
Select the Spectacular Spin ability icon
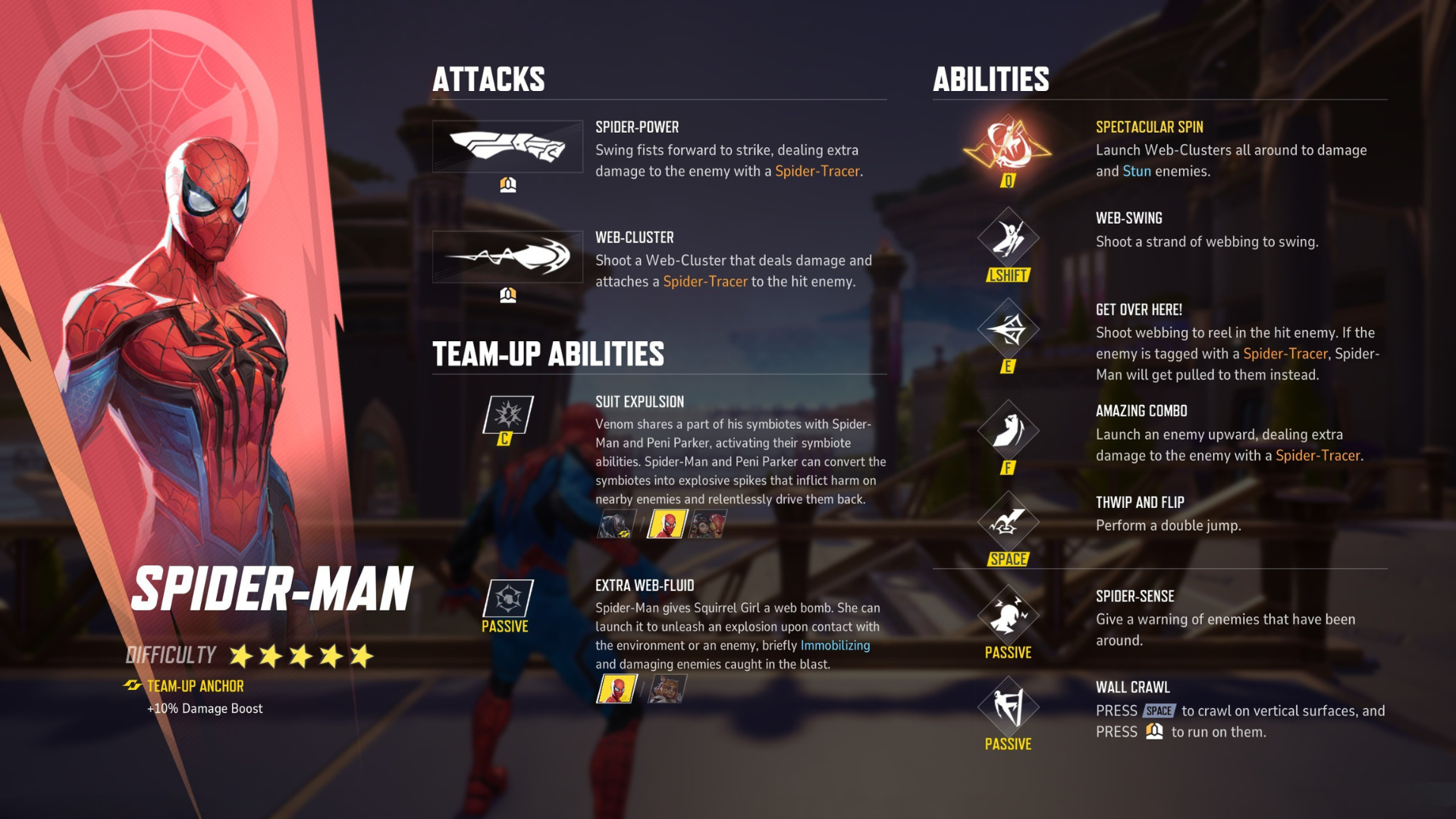click(x=1007, y=146)
